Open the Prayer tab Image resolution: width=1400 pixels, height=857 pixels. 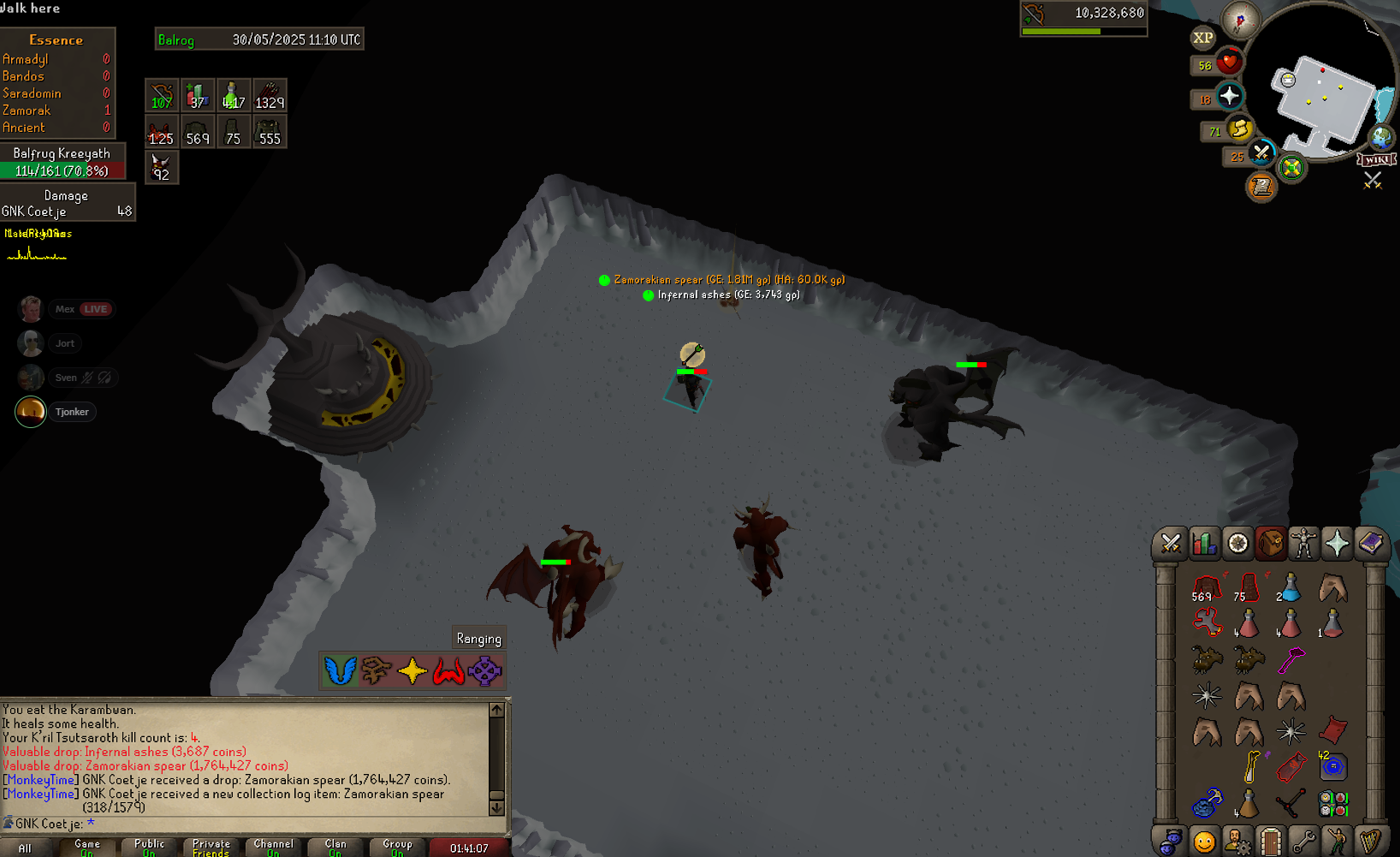(x=1337, y=544)
